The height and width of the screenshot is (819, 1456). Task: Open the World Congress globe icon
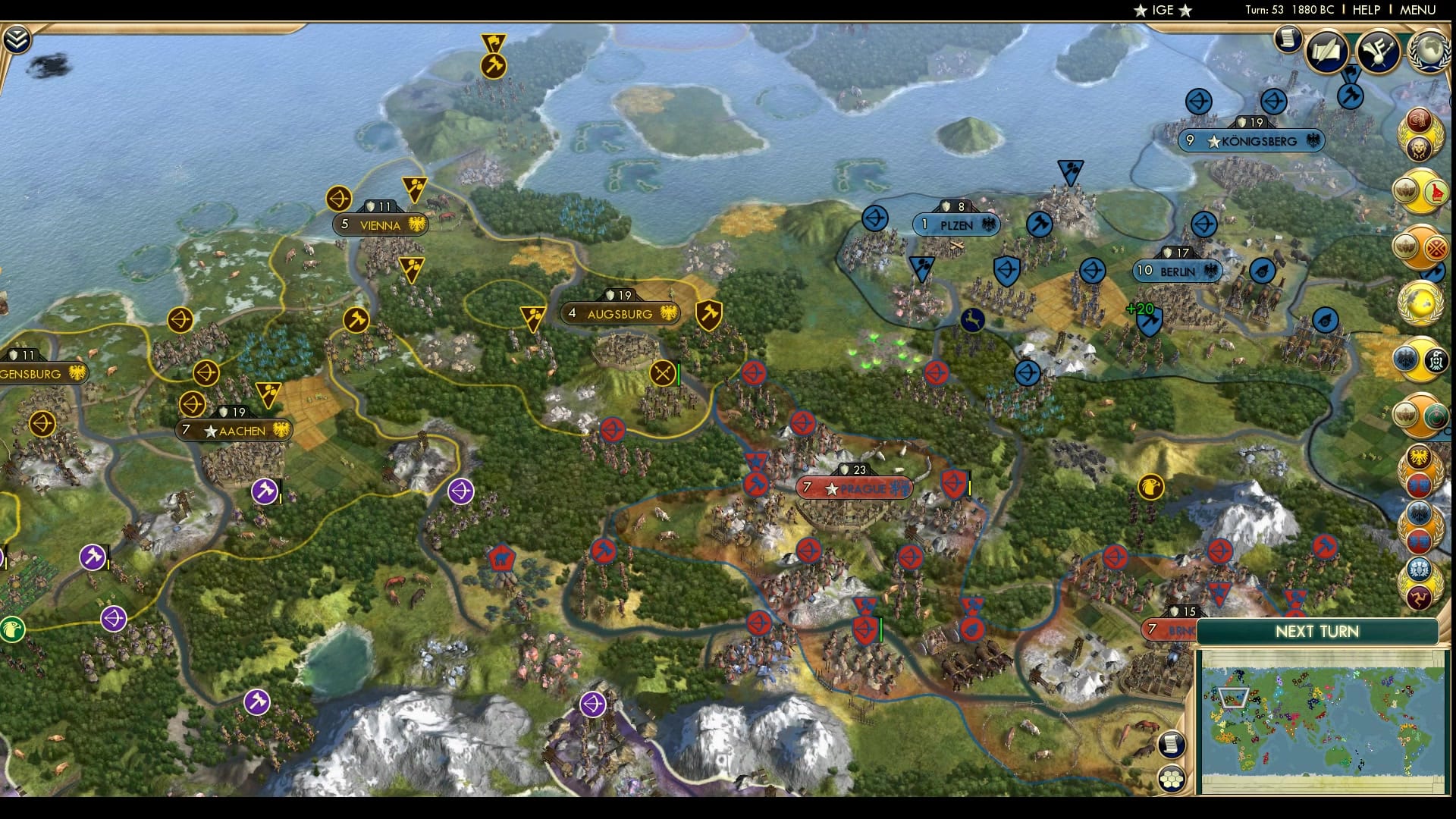[x=1429, y=51]
